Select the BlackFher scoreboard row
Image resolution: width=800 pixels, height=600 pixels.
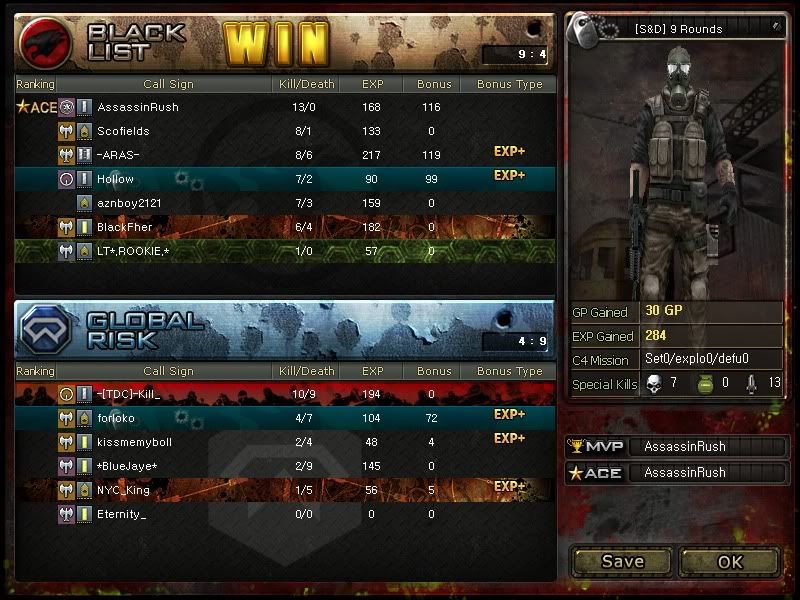pyautogui.click(x=284, y=227)
